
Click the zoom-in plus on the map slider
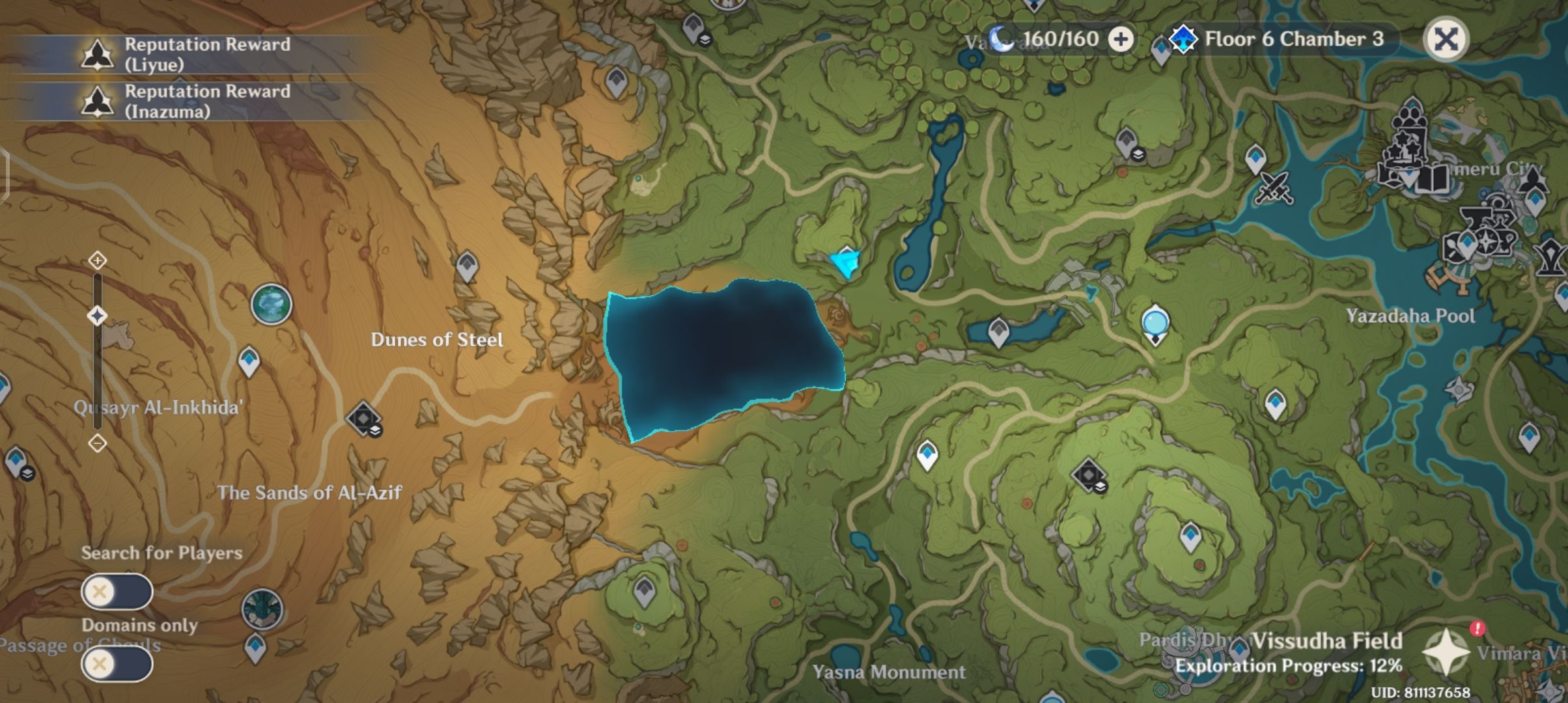[x=98, y=260]
